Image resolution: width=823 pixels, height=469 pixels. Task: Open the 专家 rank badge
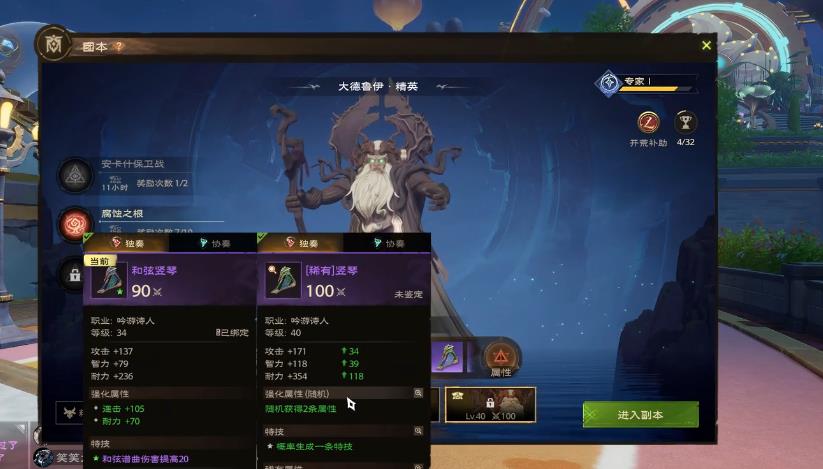608,82
